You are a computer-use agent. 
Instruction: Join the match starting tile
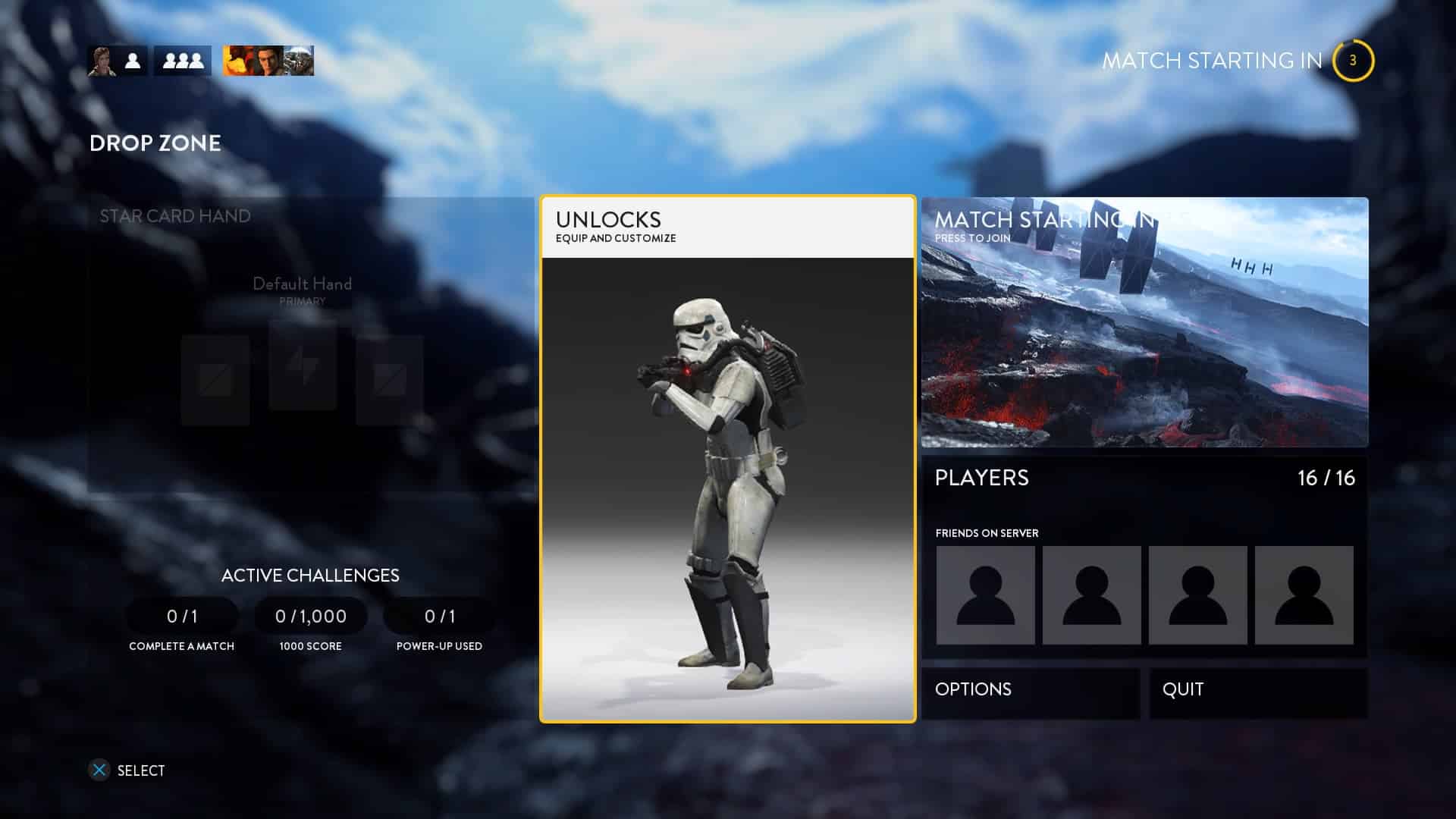(x=1144, y=322)
